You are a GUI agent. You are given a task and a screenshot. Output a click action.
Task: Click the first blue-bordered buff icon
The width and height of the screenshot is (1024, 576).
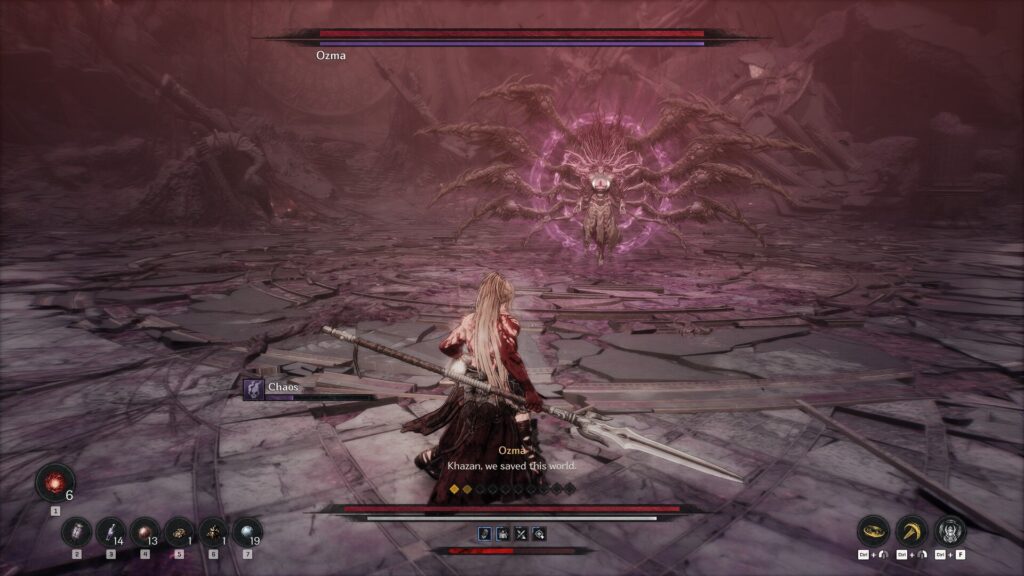(485, 534)
